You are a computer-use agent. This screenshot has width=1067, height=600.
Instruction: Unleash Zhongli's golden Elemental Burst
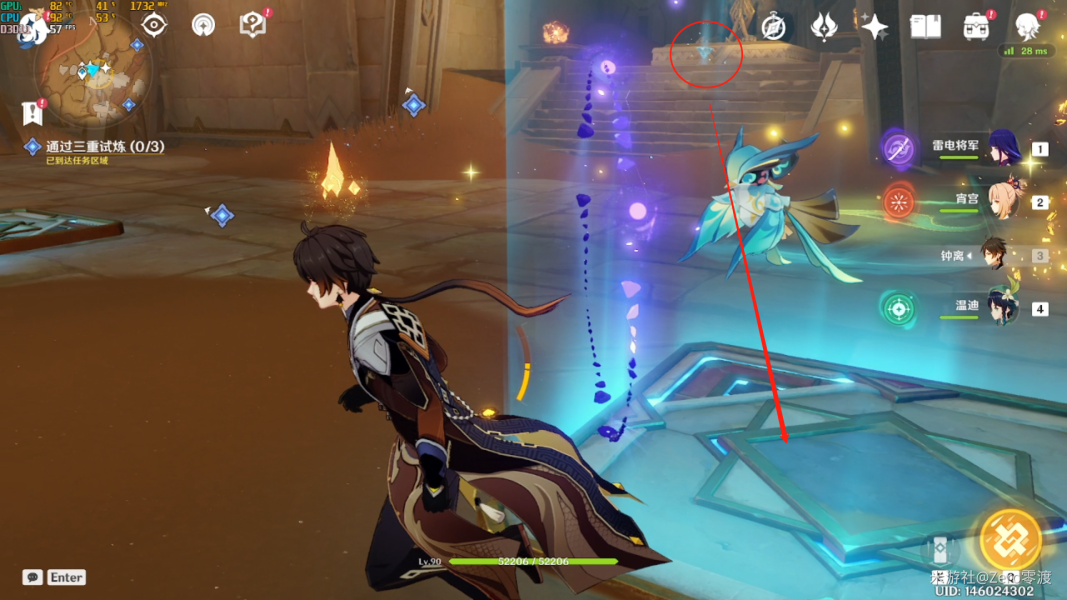tap(1010, 540)
